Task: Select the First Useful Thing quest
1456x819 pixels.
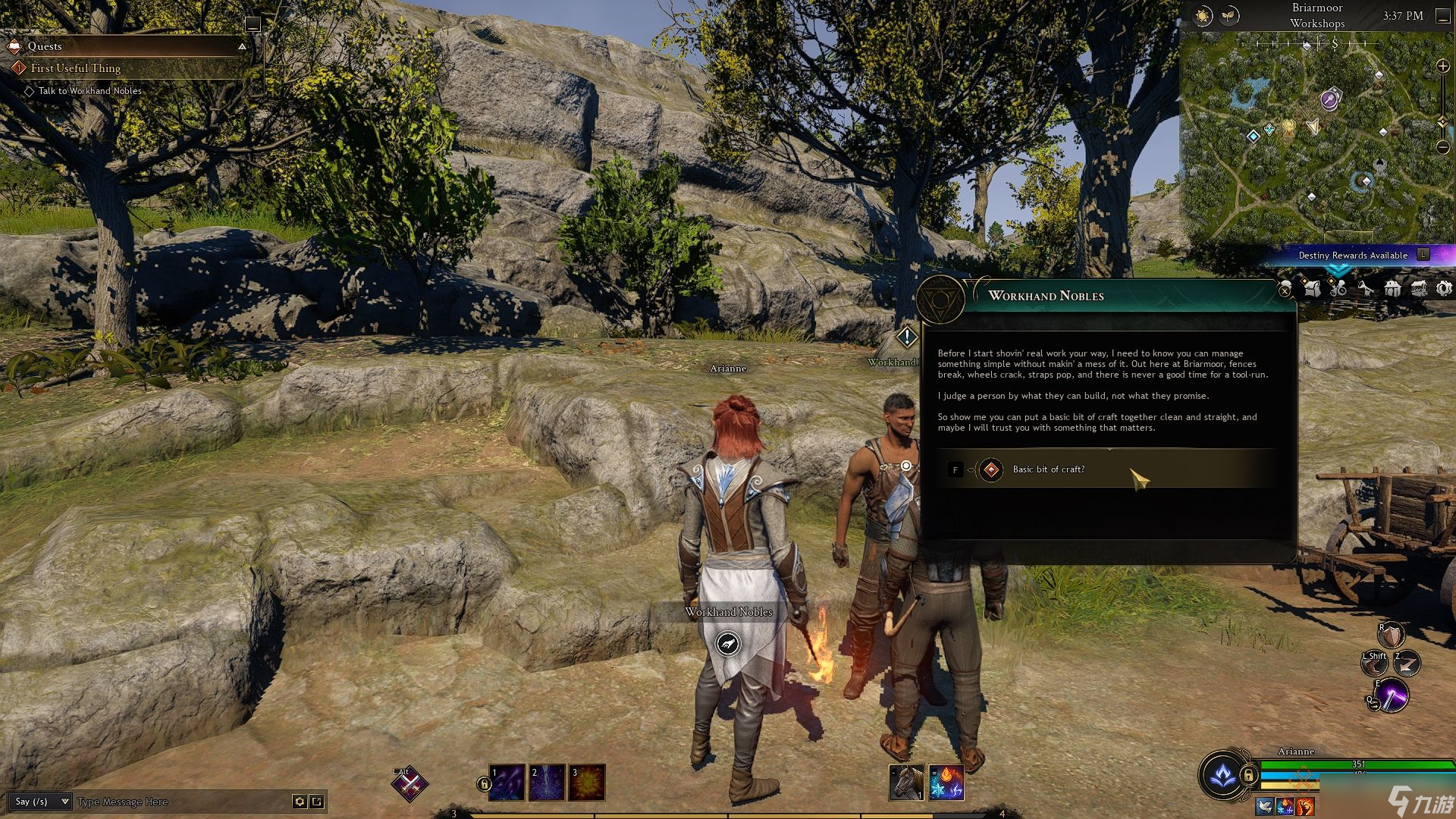Action: [76, 68]
